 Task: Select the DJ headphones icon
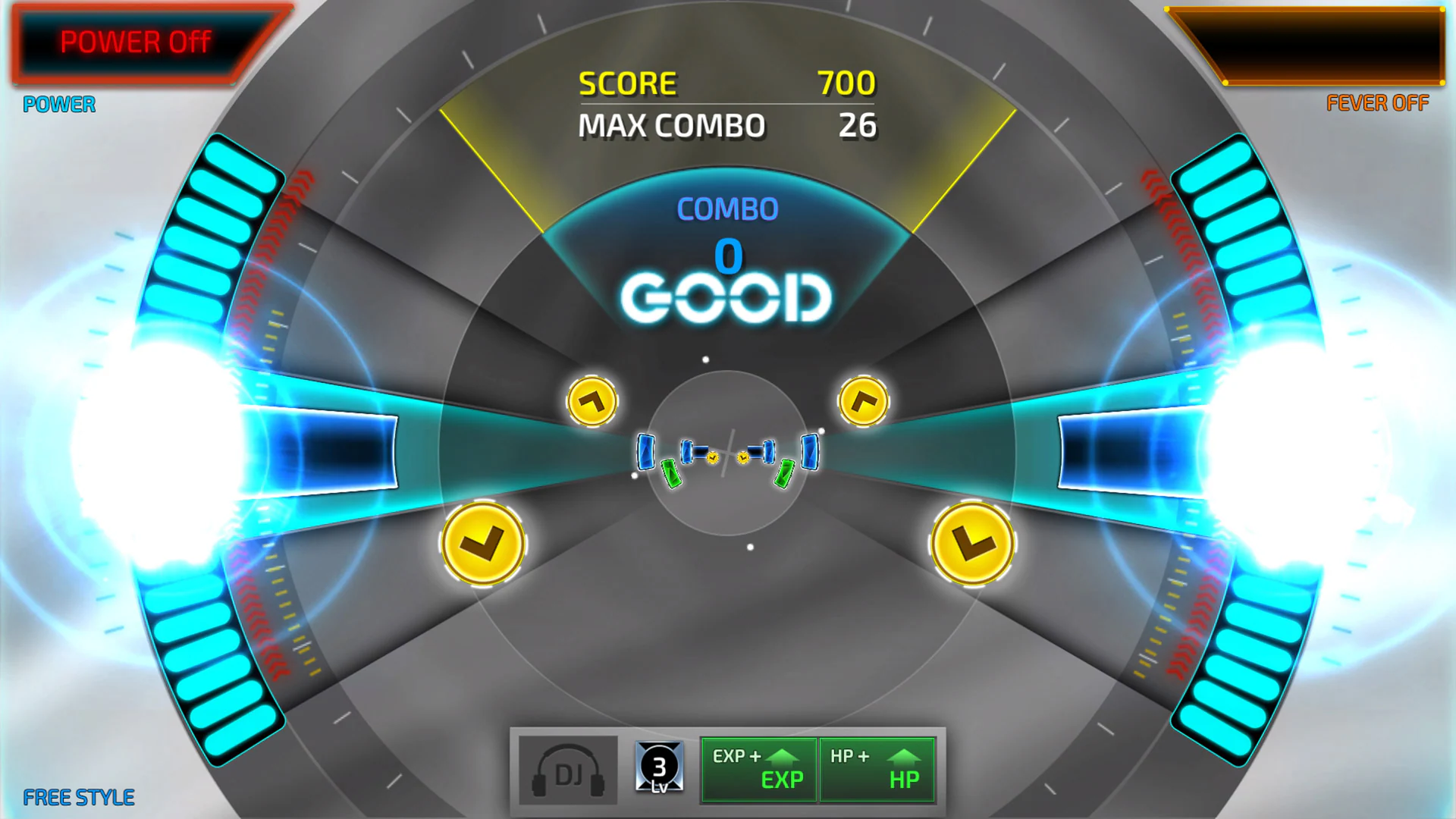point(566,769)
